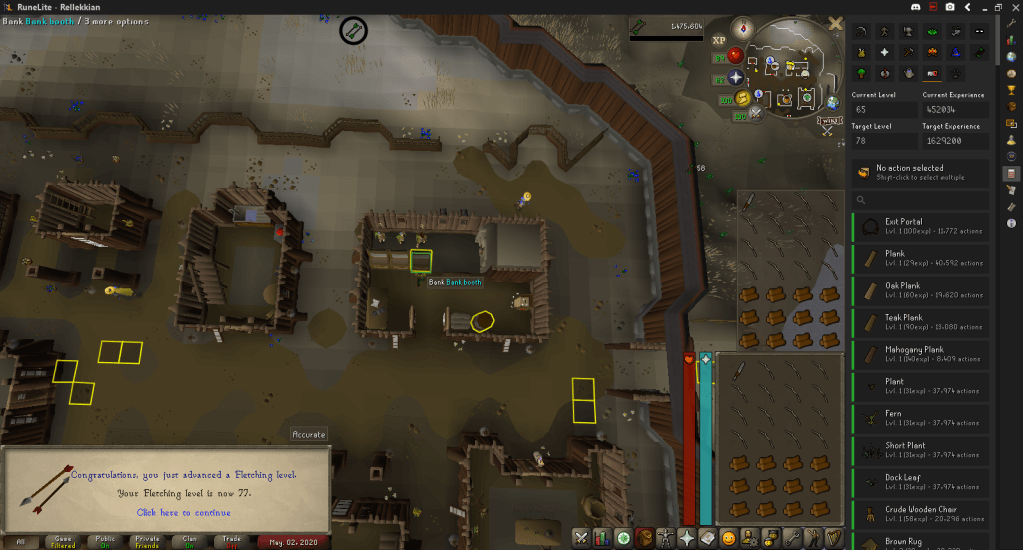The image size is (1023, 550).
Task: Open the world map globe
Action: pyautogui.click(x=832, y=101)
